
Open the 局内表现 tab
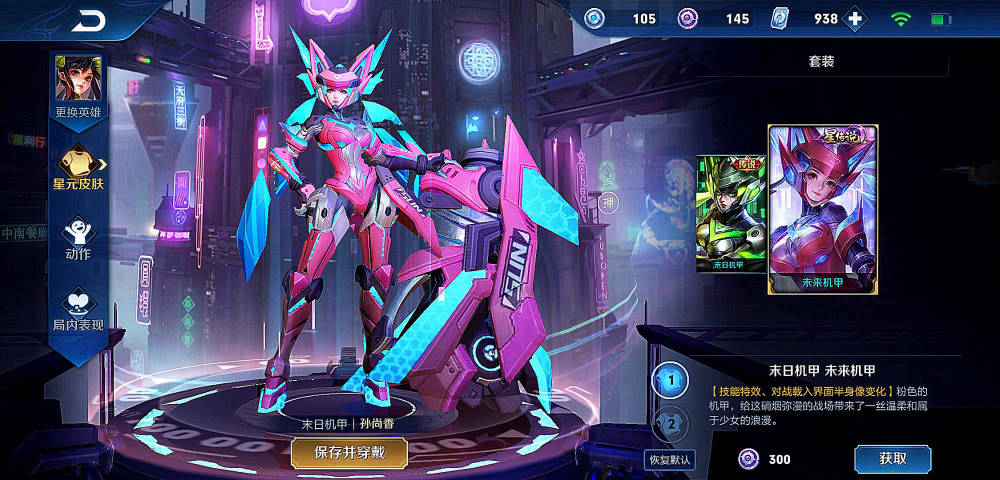(x=78, y=309)
